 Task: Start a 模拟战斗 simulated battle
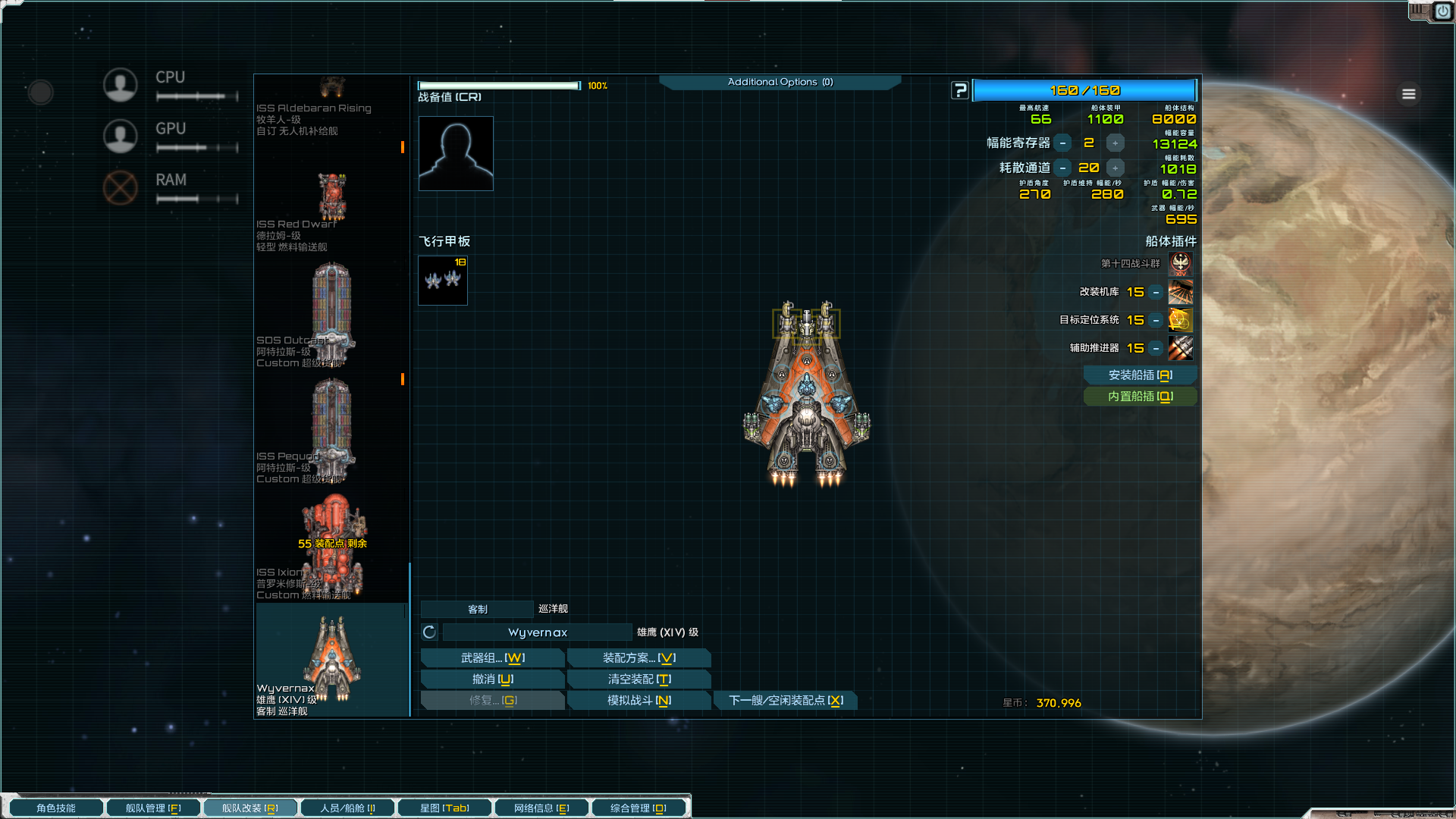pyautogui.click(x=639, y=701)
